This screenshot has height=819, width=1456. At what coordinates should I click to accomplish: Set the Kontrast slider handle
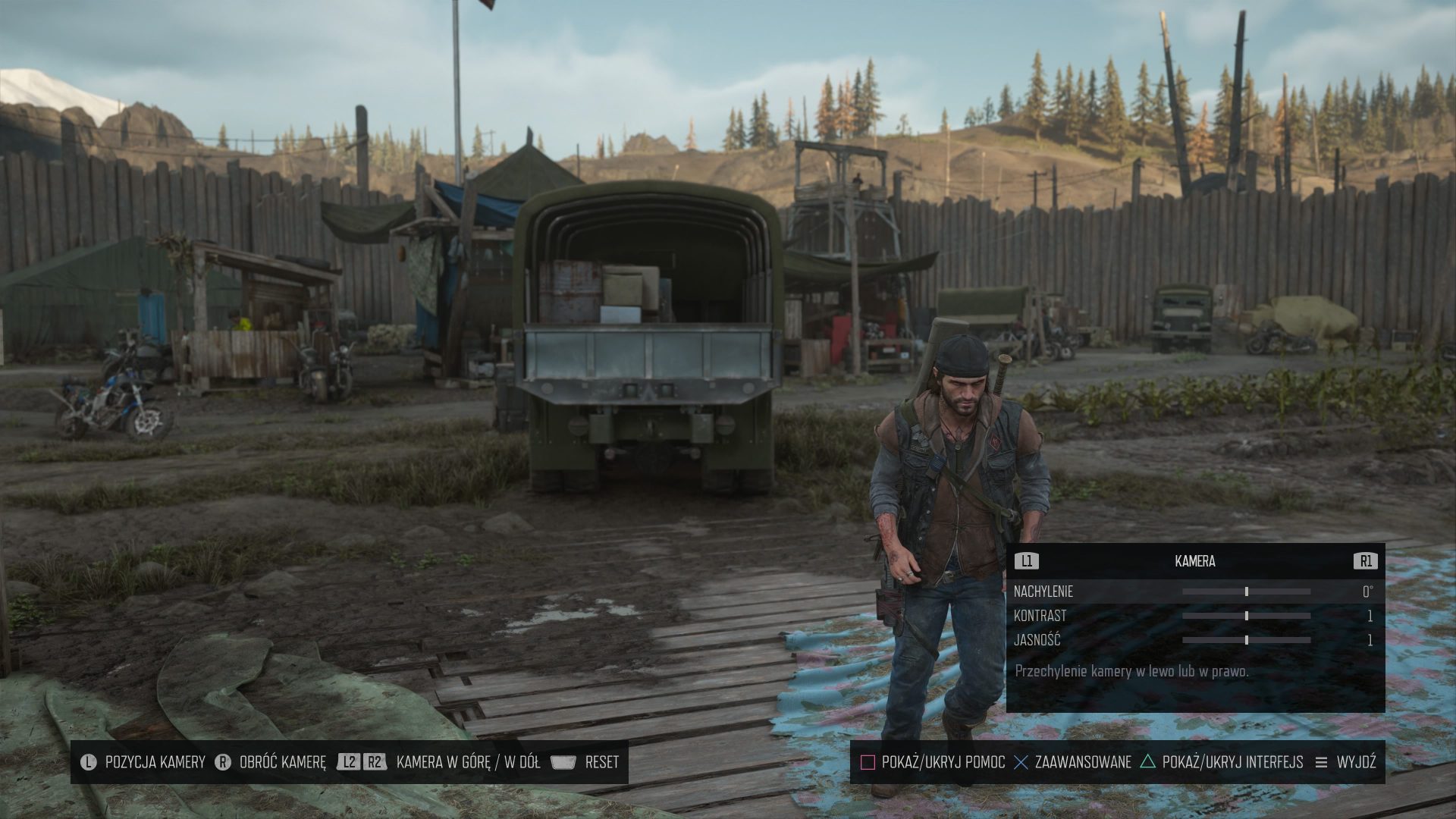pos(1246,616)
